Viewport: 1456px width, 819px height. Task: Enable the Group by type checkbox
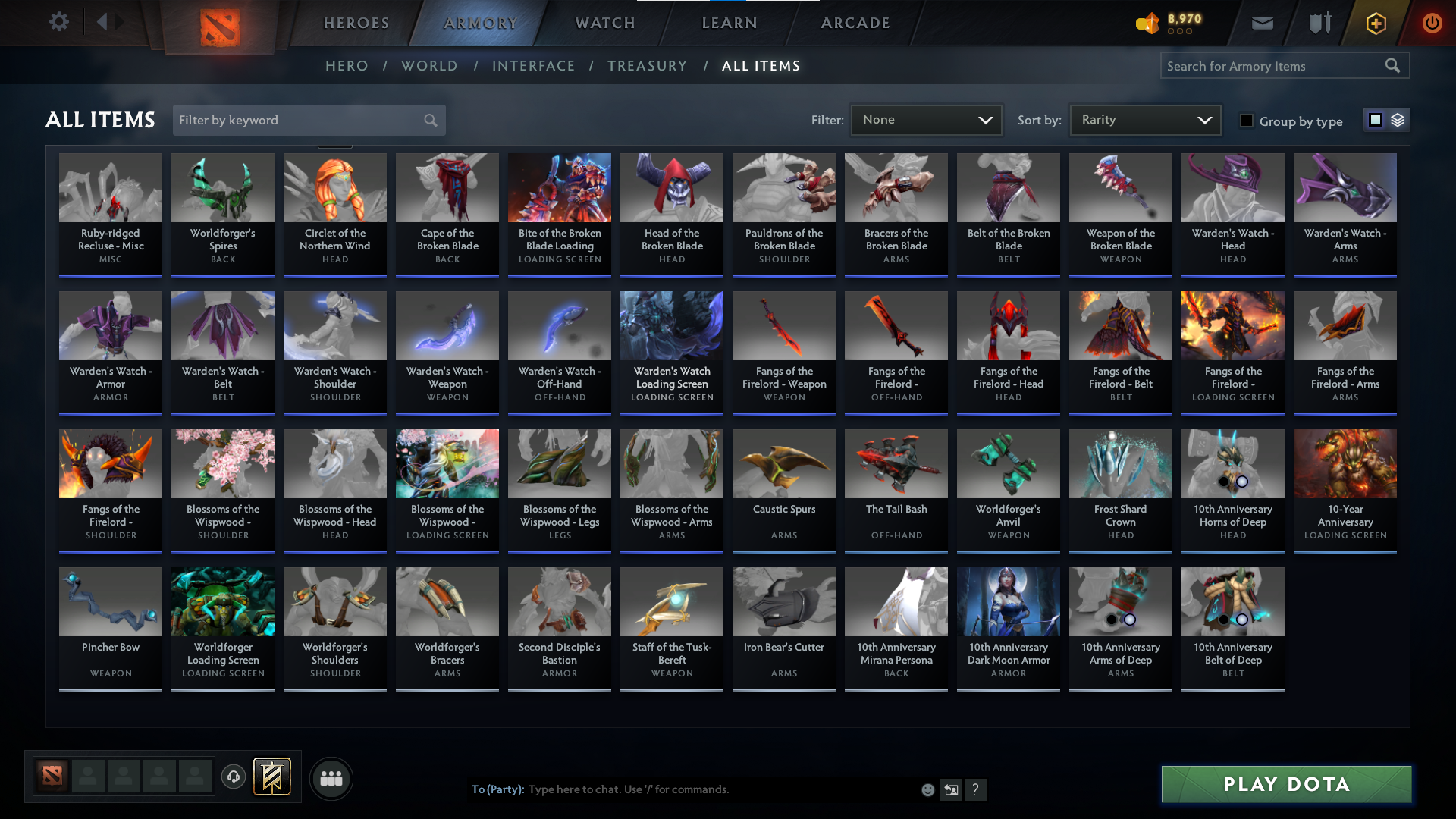coord(1247,121)
